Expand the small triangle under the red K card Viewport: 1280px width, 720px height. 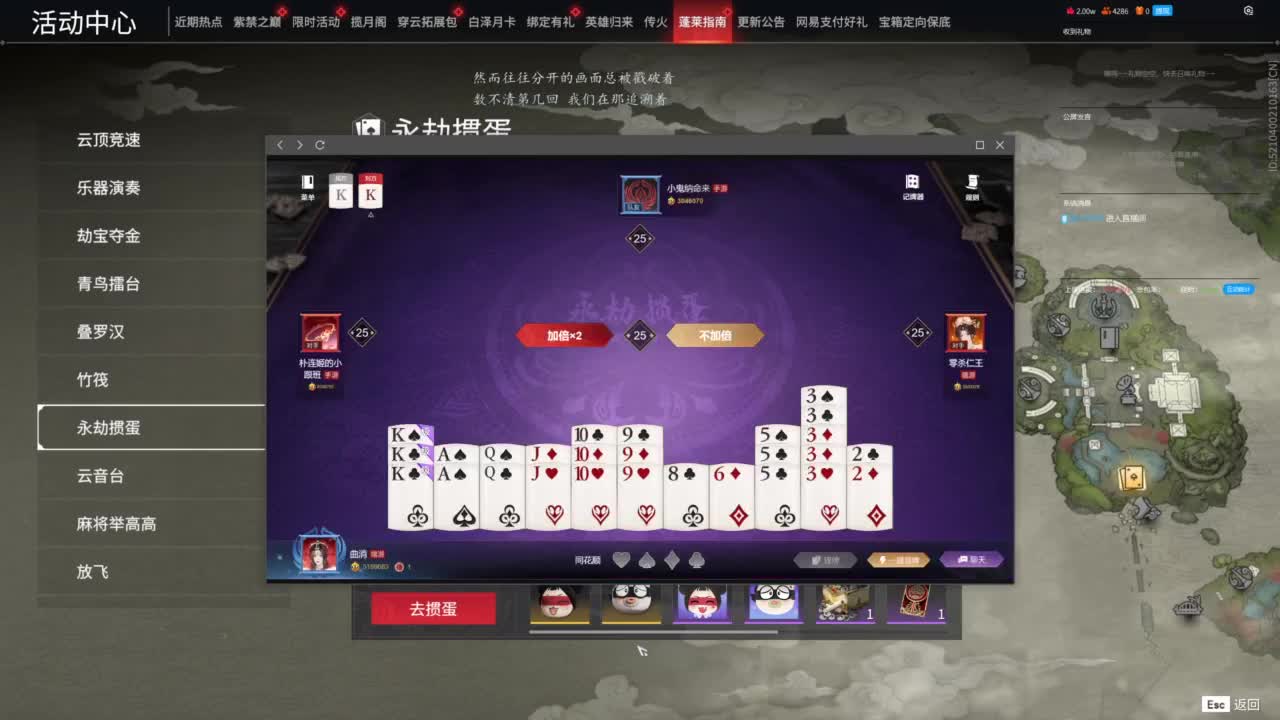pyautogui.click(x=370, y=213)
